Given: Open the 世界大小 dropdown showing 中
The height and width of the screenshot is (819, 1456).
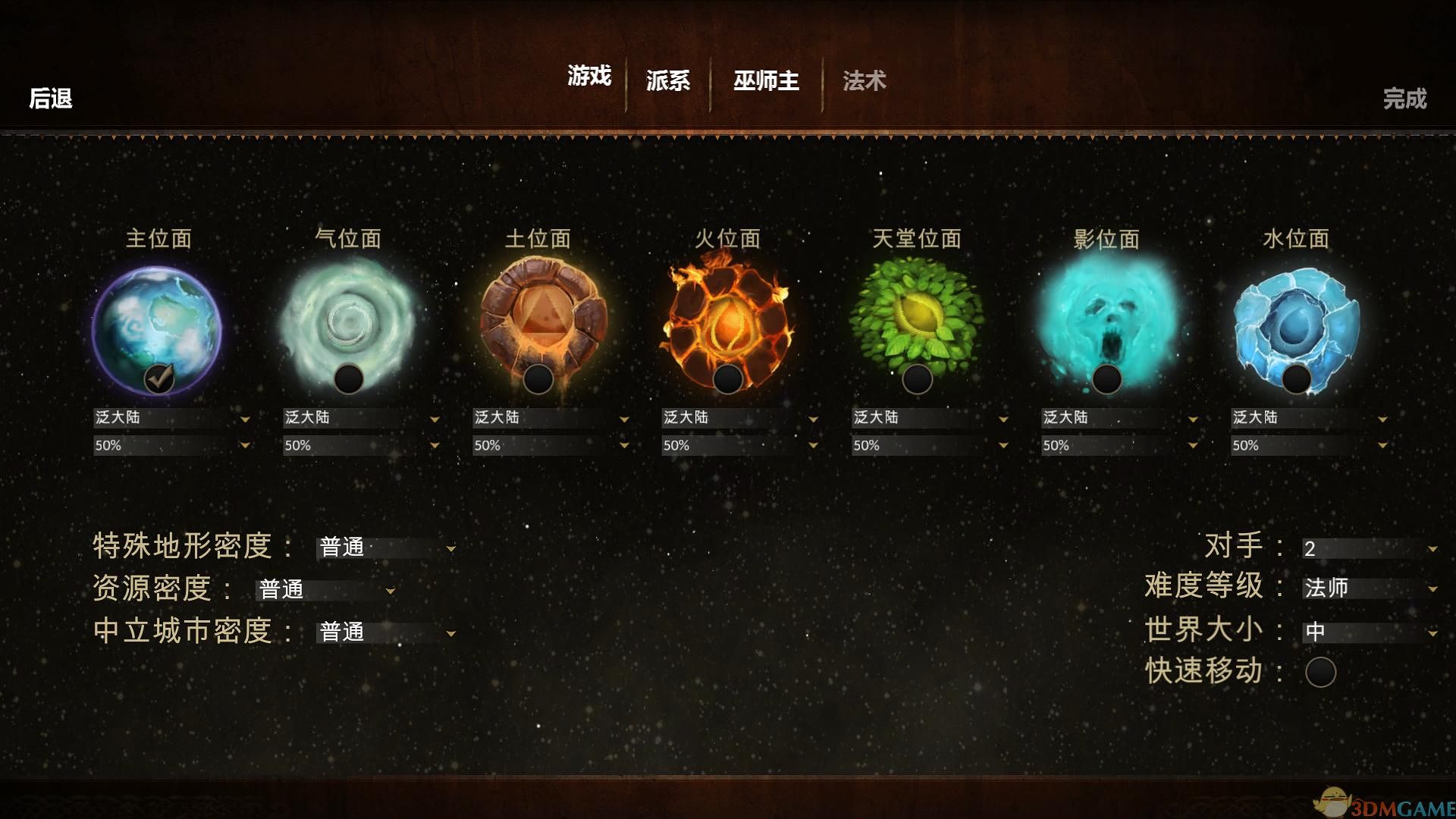Looking at the screenshot, I should coord(1365,630).
